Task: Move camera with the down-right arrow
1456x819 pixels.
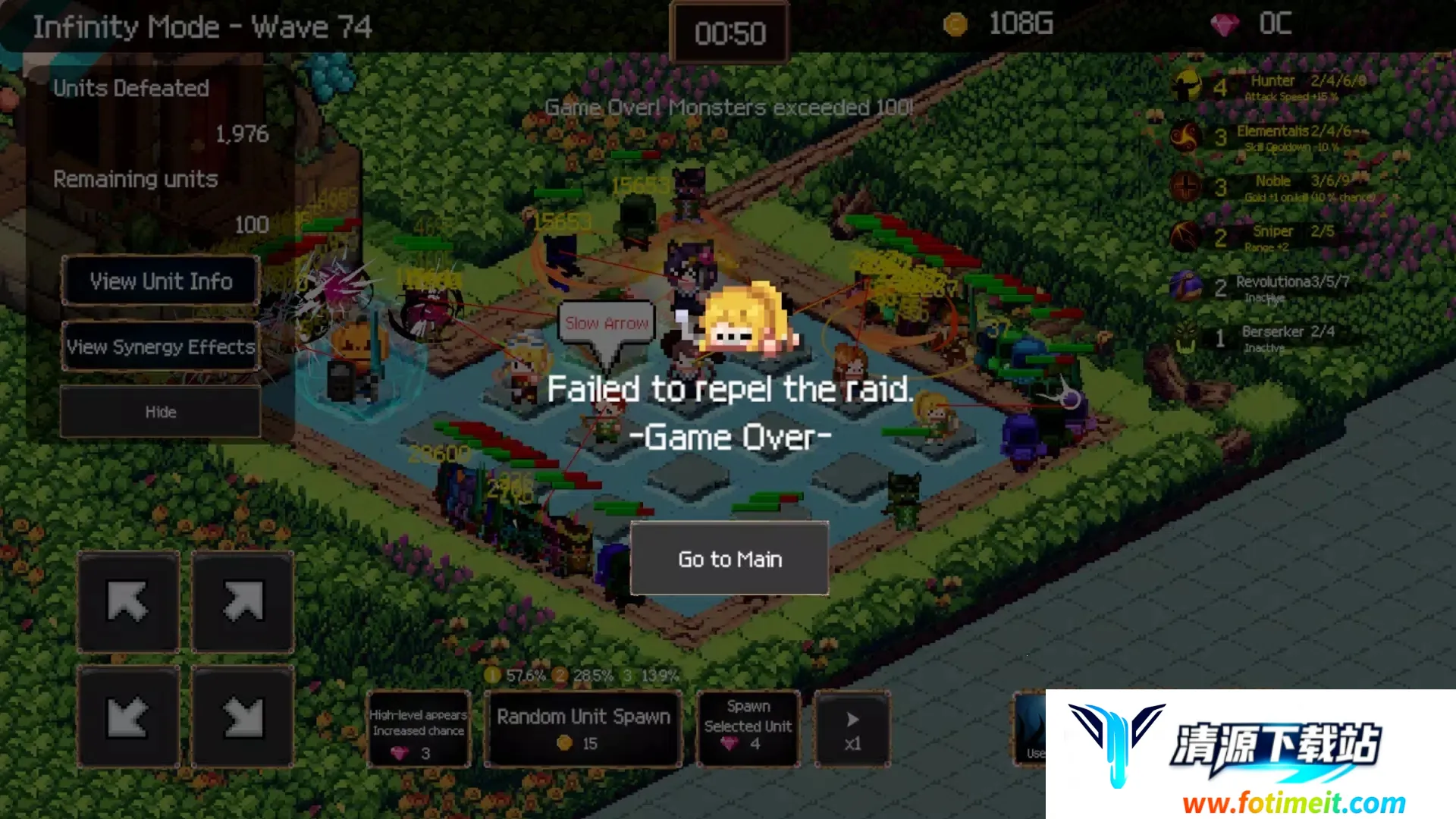Action: (243, 717)
